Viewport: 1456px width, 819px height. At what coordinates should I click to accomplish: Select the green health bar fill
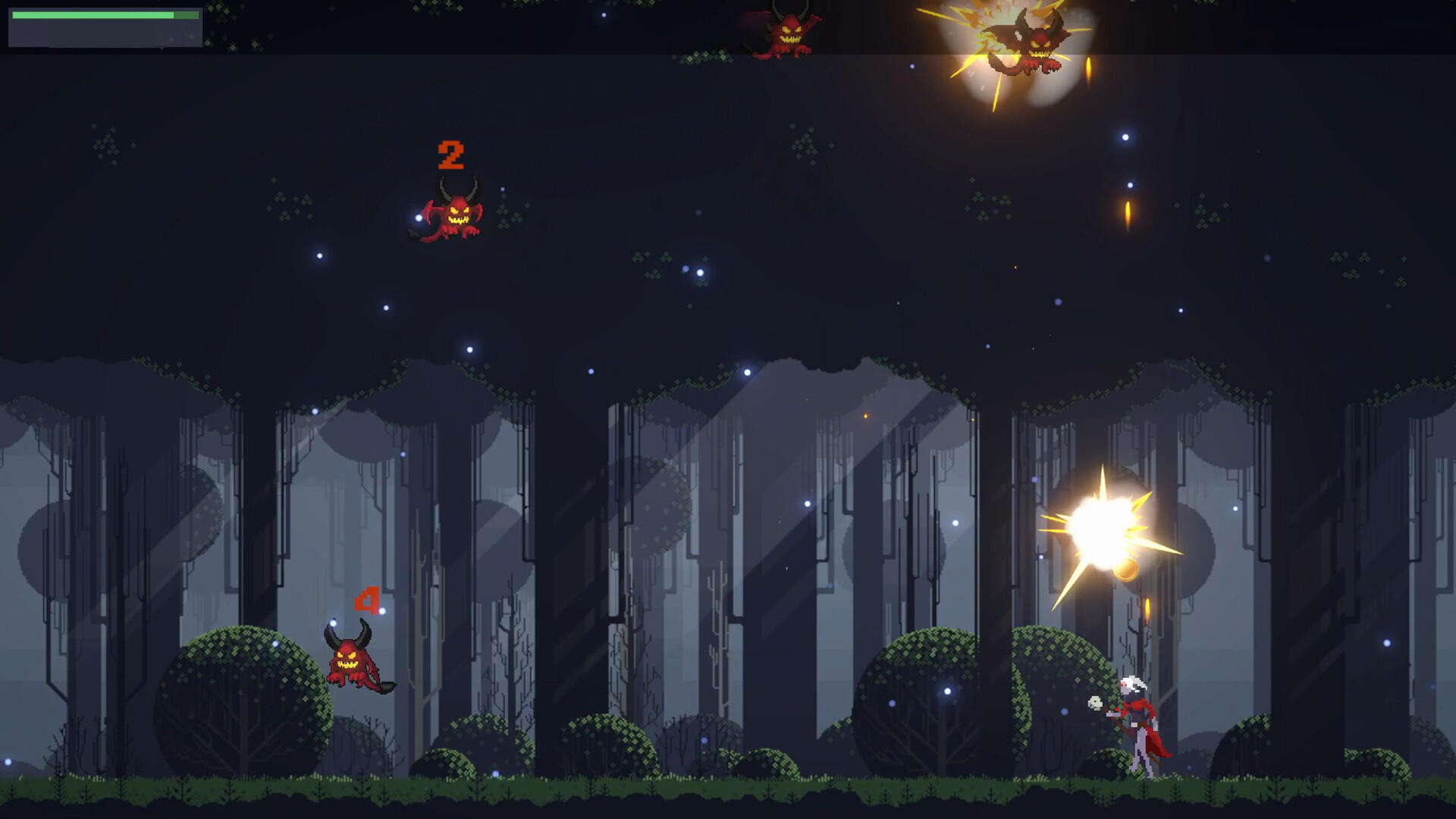(91, 14)
